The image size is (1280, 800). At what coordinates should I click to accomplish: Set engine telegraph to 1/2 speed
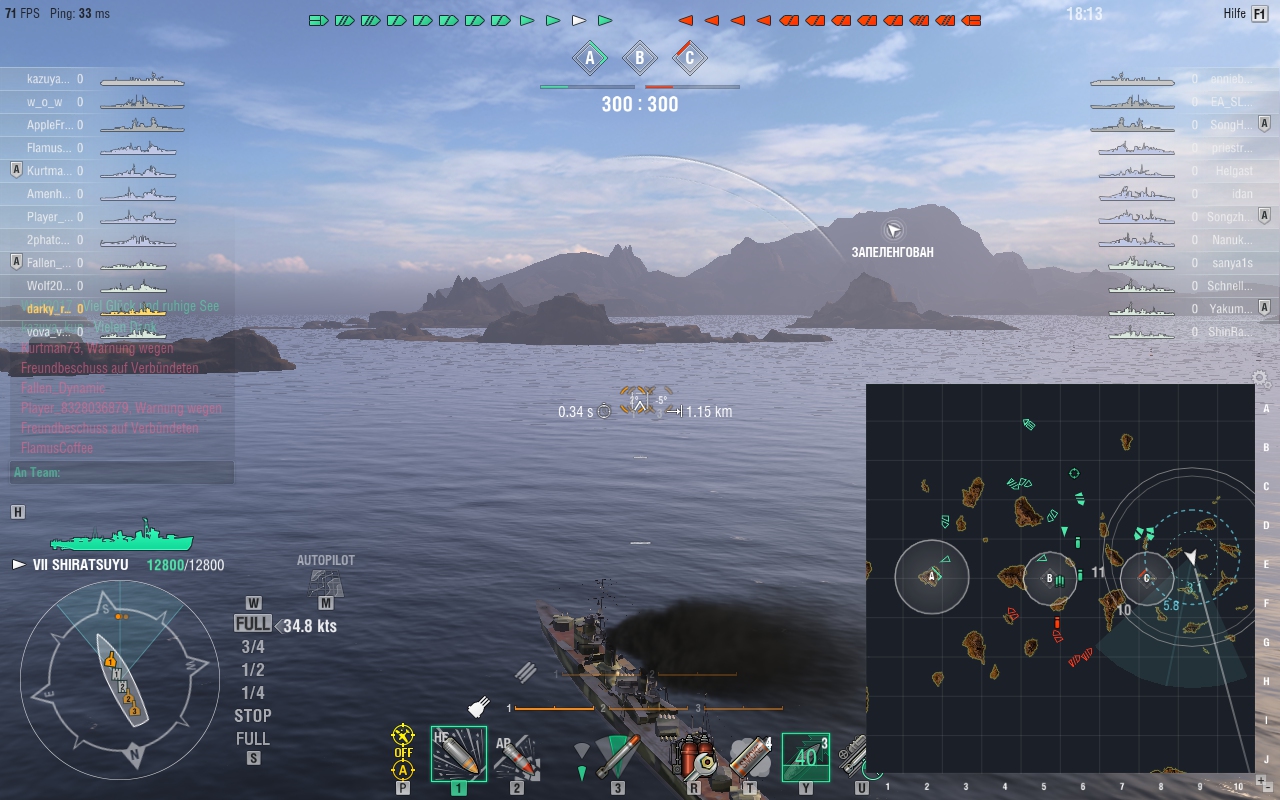click(x=253, y=670)
